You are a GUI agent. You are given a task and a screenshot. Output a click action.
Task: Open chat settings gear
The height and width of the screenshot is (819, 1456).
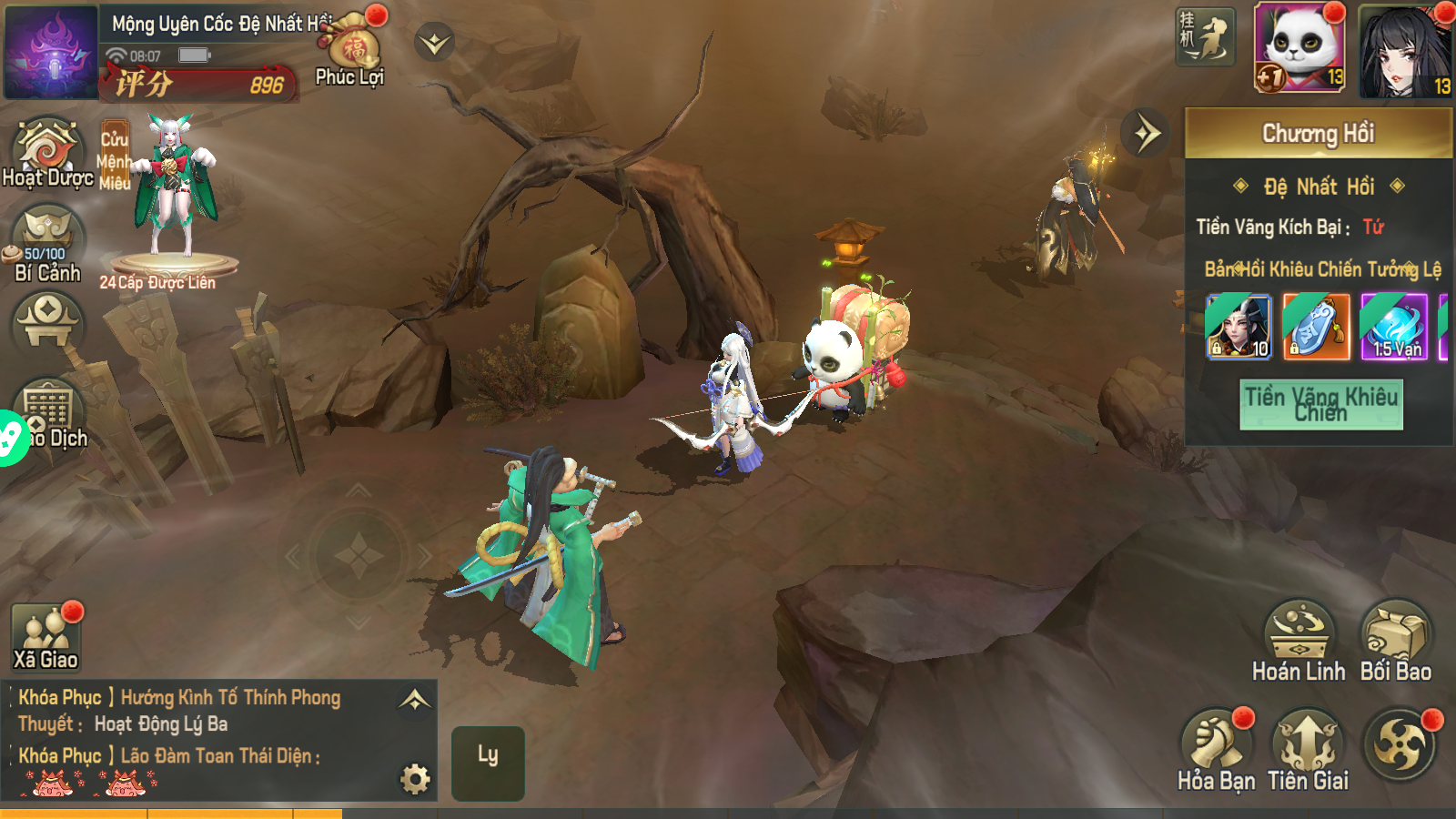point(415,778)
